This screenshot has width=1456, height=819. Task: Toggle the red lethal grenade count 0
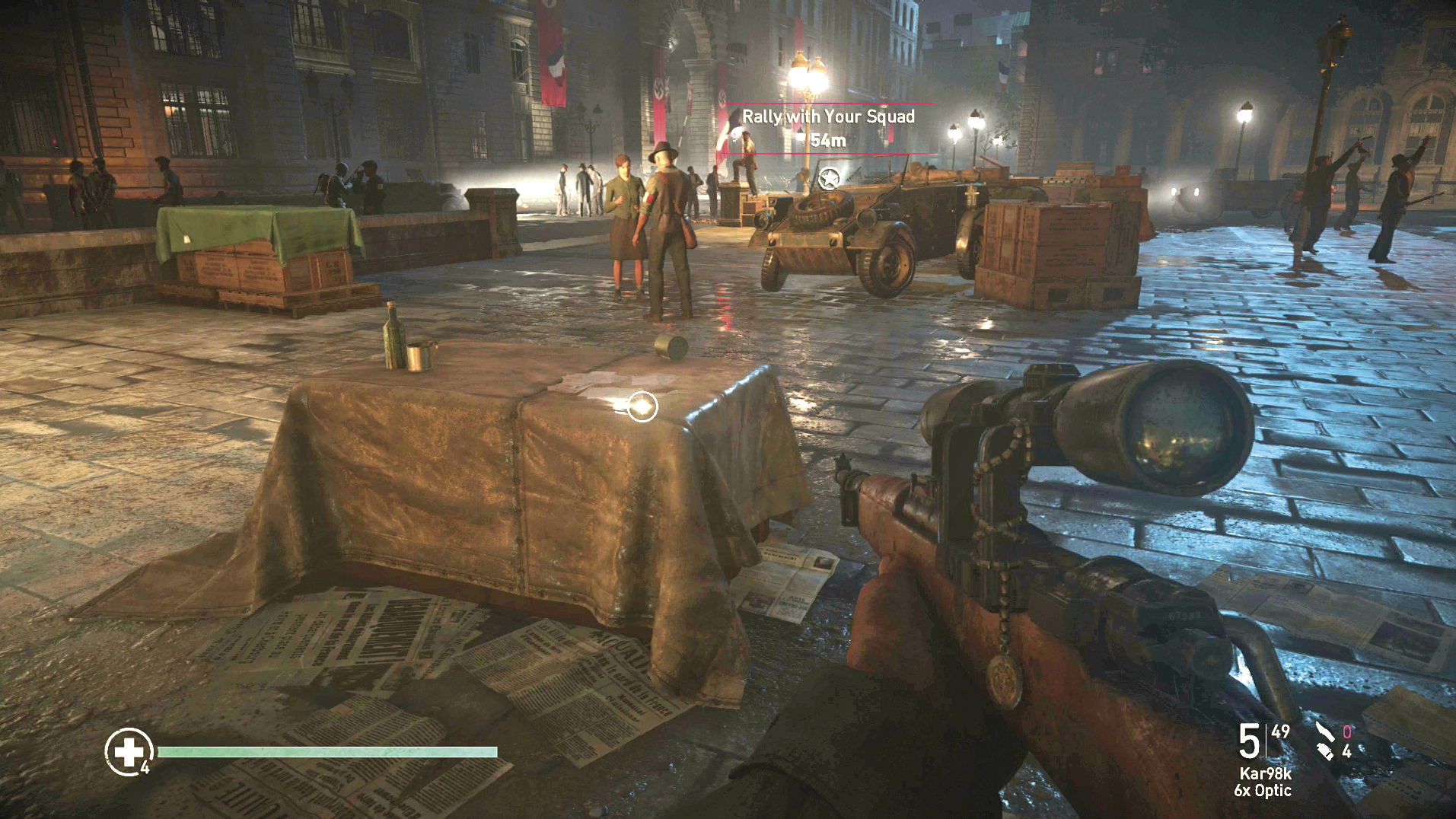click(1347, 732)
